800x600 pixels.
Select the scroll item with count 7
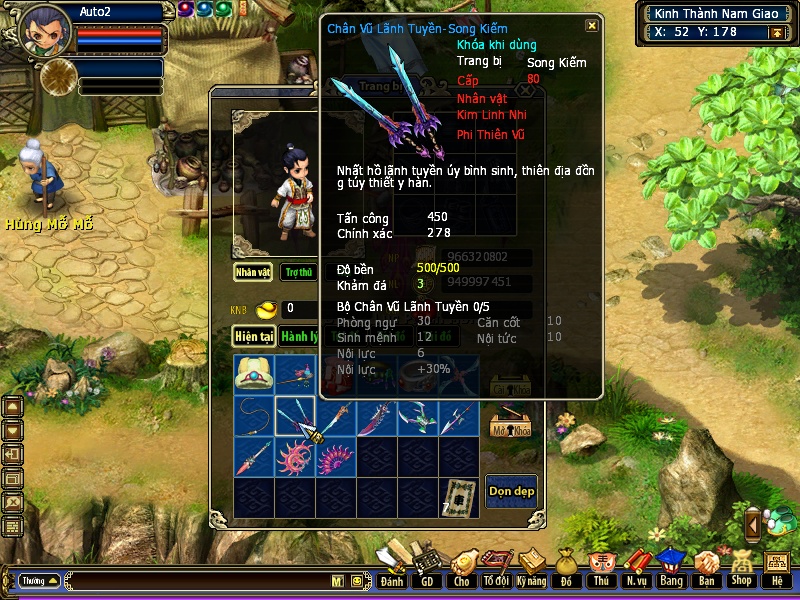(460, 497)
